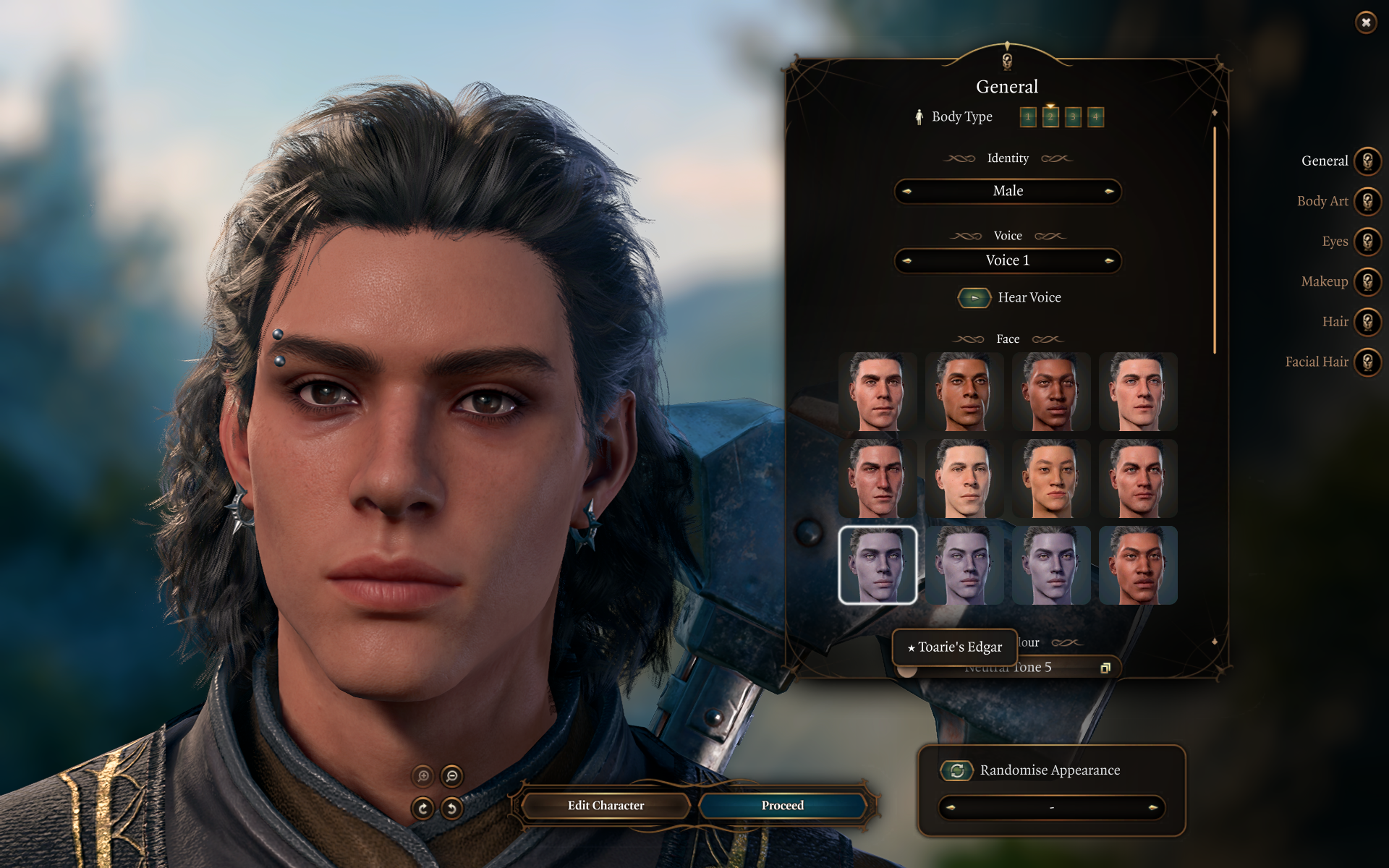Zoom out the character camera

pos(452,776)
